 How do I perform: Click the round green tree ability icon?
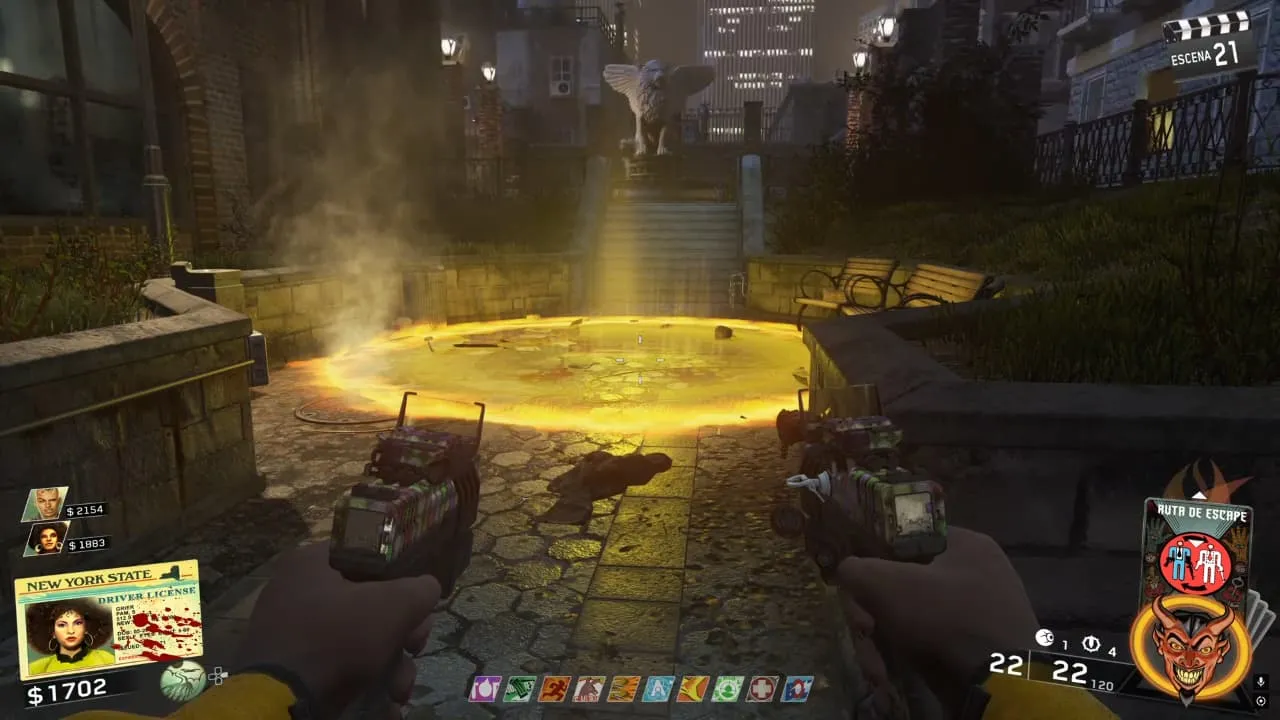click(x=183, y=680)
